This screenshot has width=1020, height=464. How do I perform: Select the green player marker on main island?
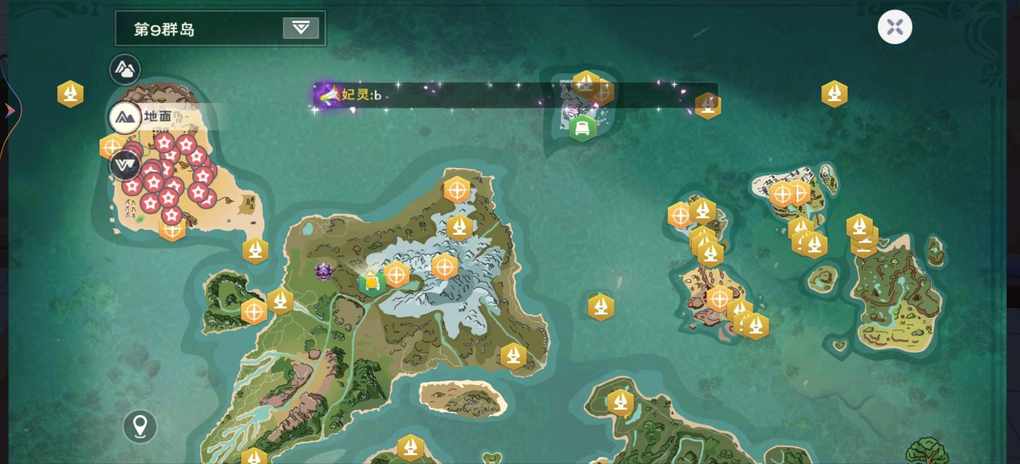point(371,283)
